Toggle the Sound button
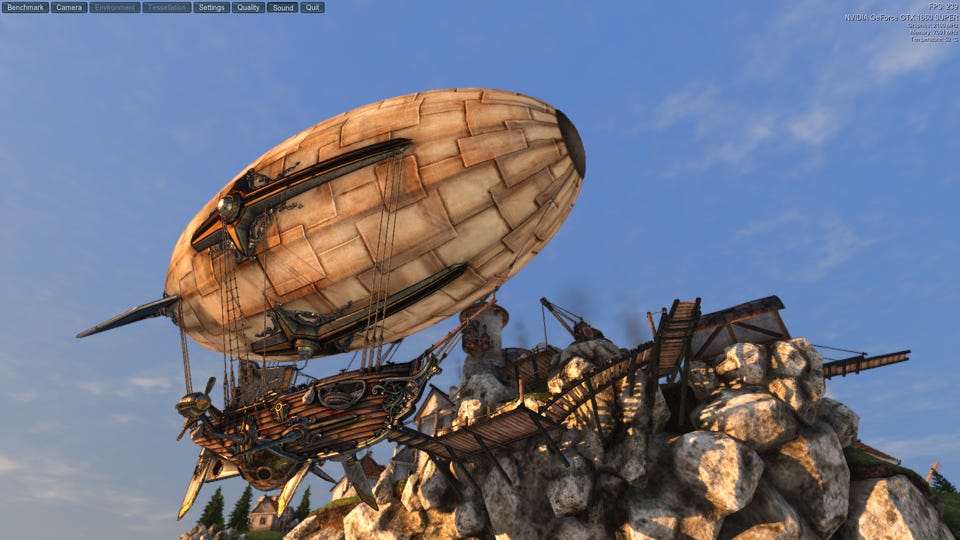 coord(282,7)
